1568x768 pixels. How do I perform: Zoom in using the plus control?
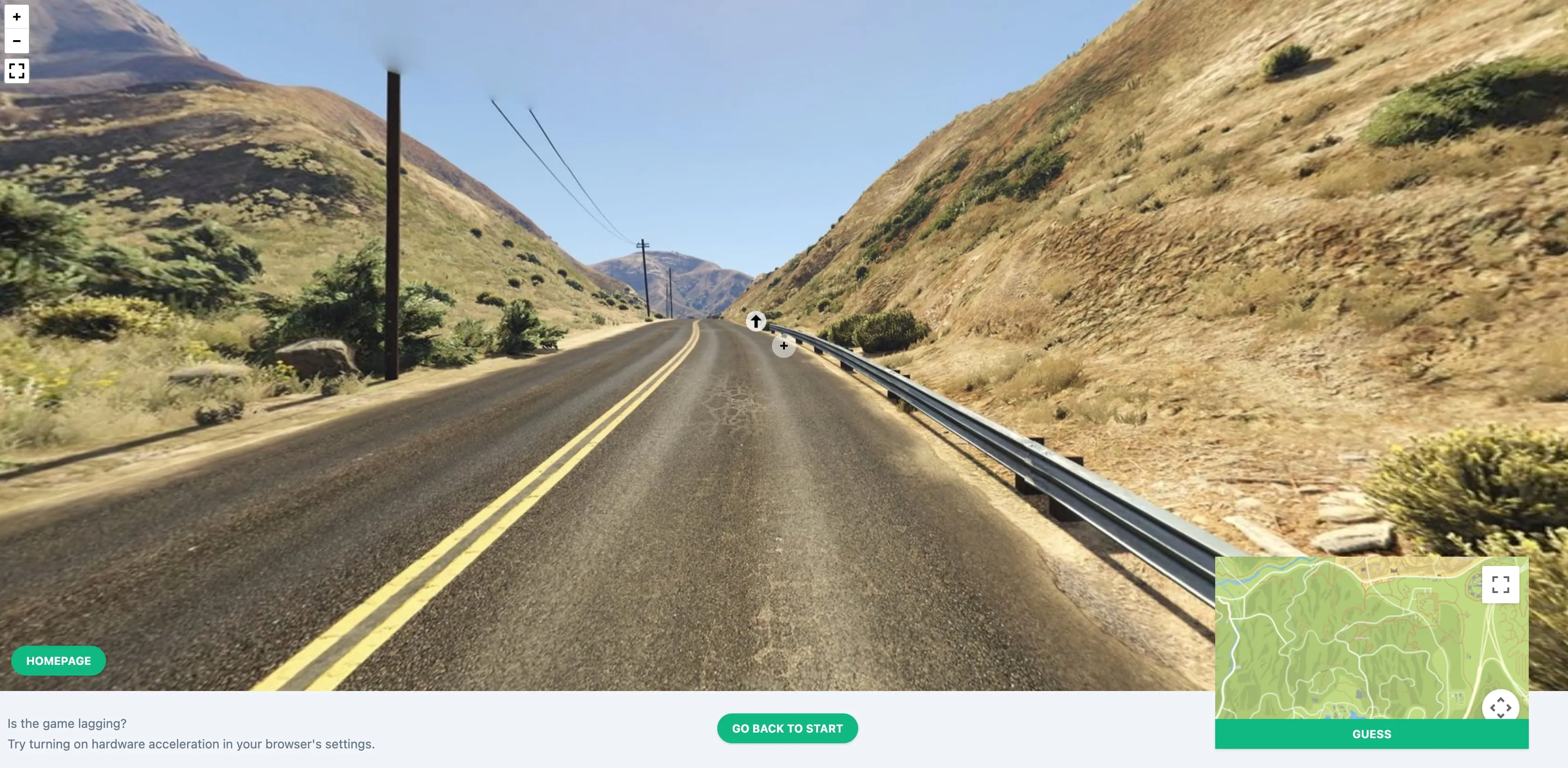(x=16, y=16)
